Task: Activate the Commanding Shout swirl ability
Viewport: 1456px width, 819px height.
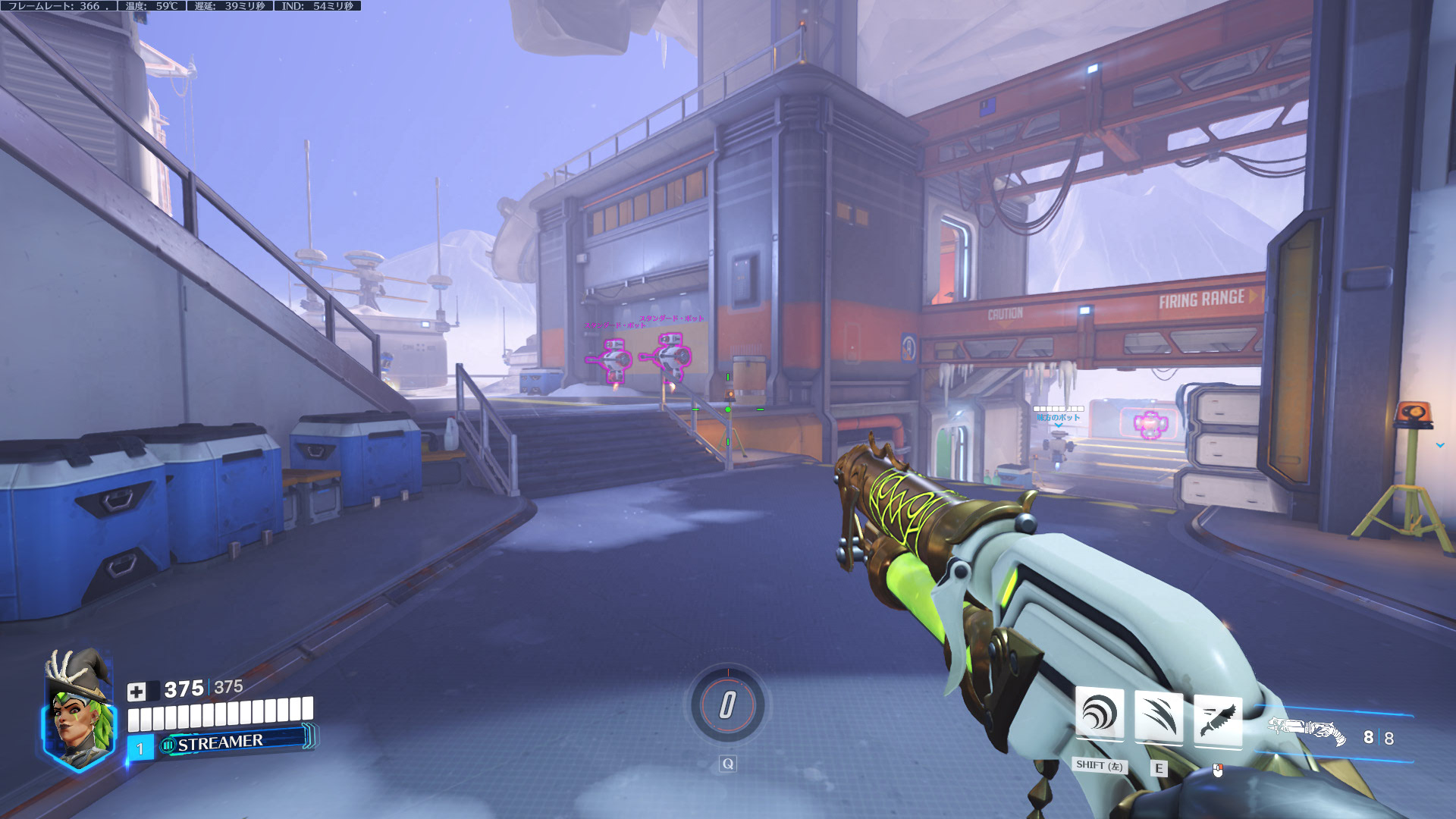Action: [x=1099, y=716]
